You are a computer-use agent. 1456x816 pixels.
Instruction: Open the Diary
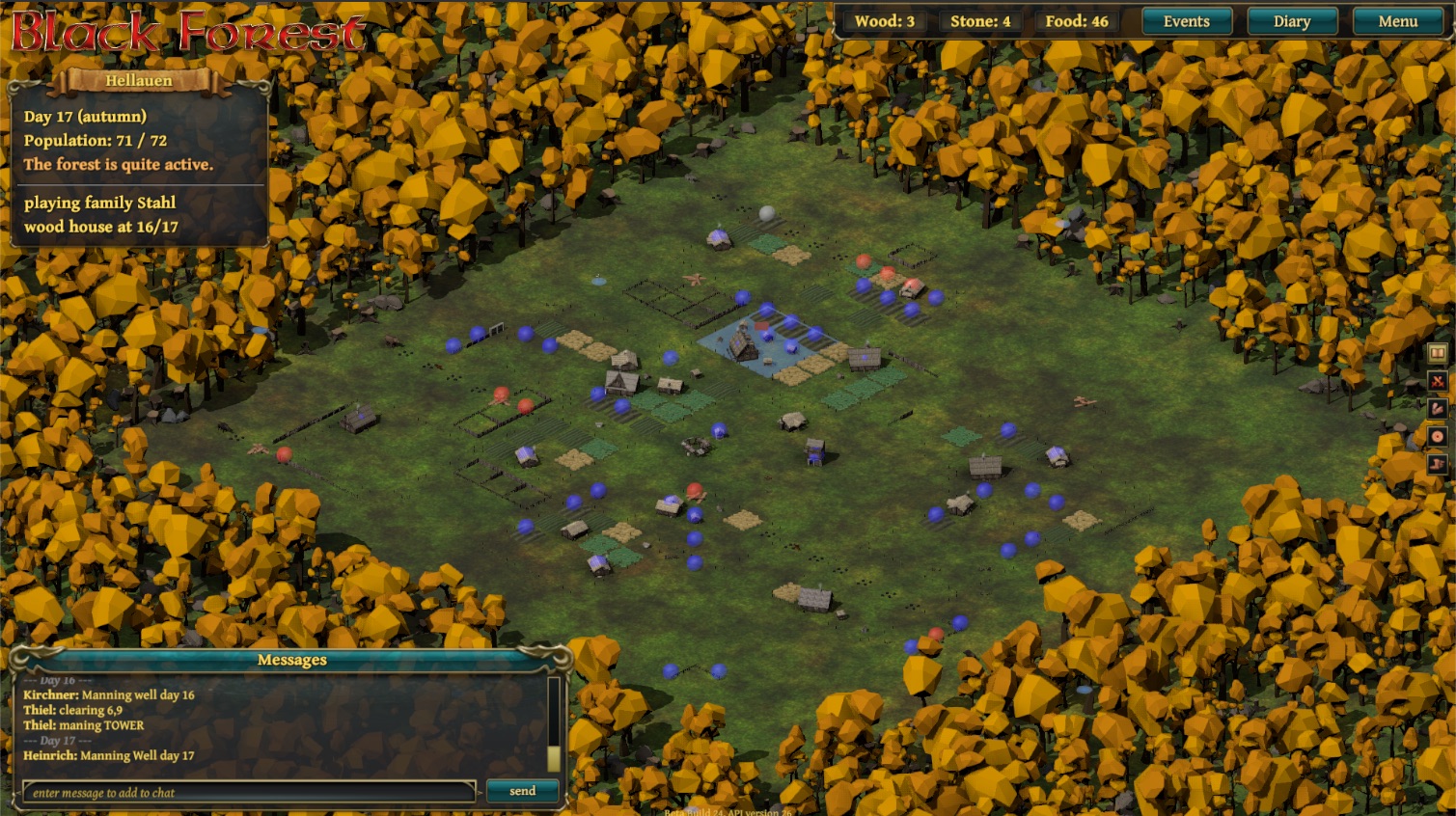1291,21
